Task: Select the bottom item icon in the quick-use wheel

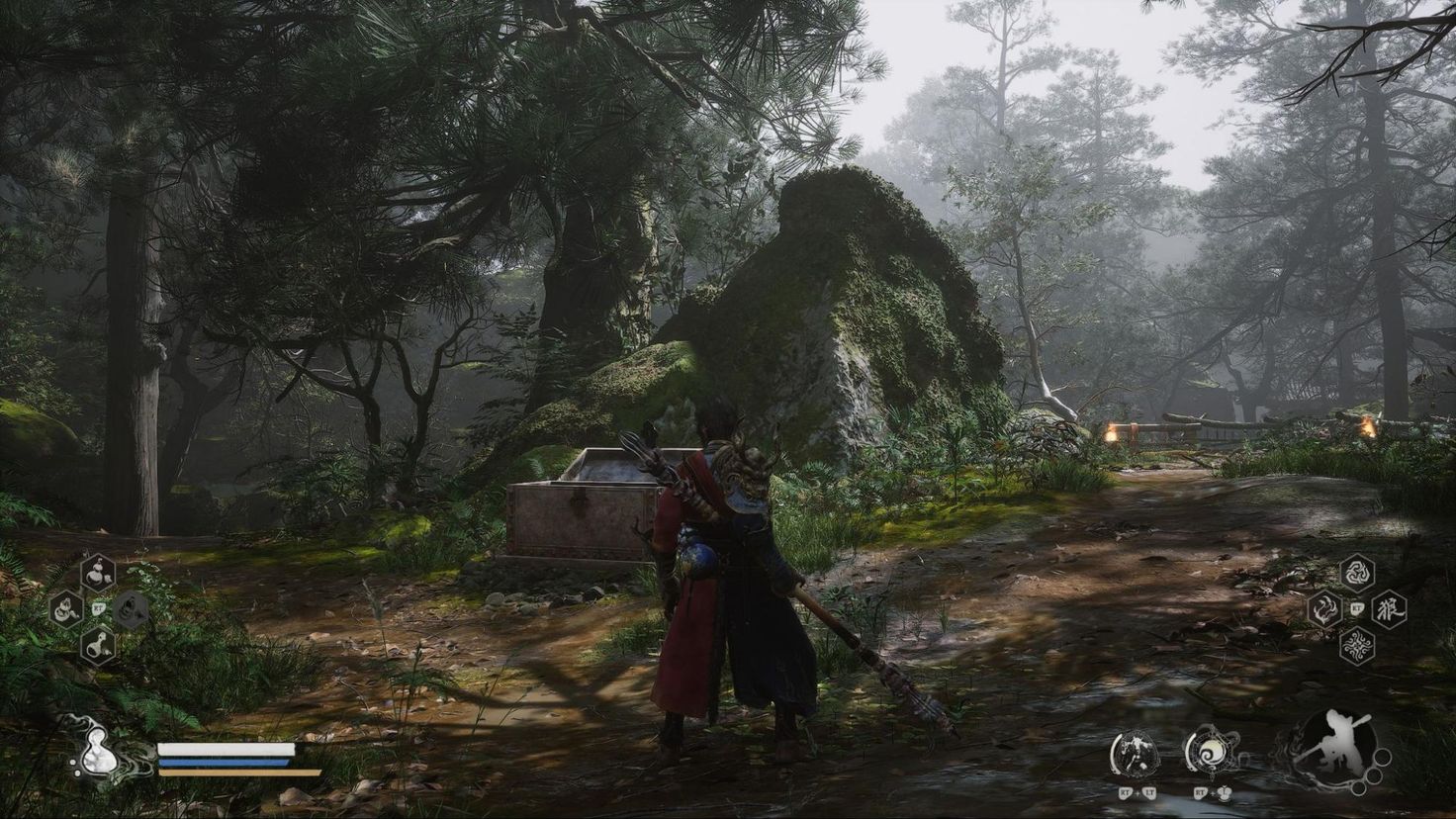Action: (99, 645)
